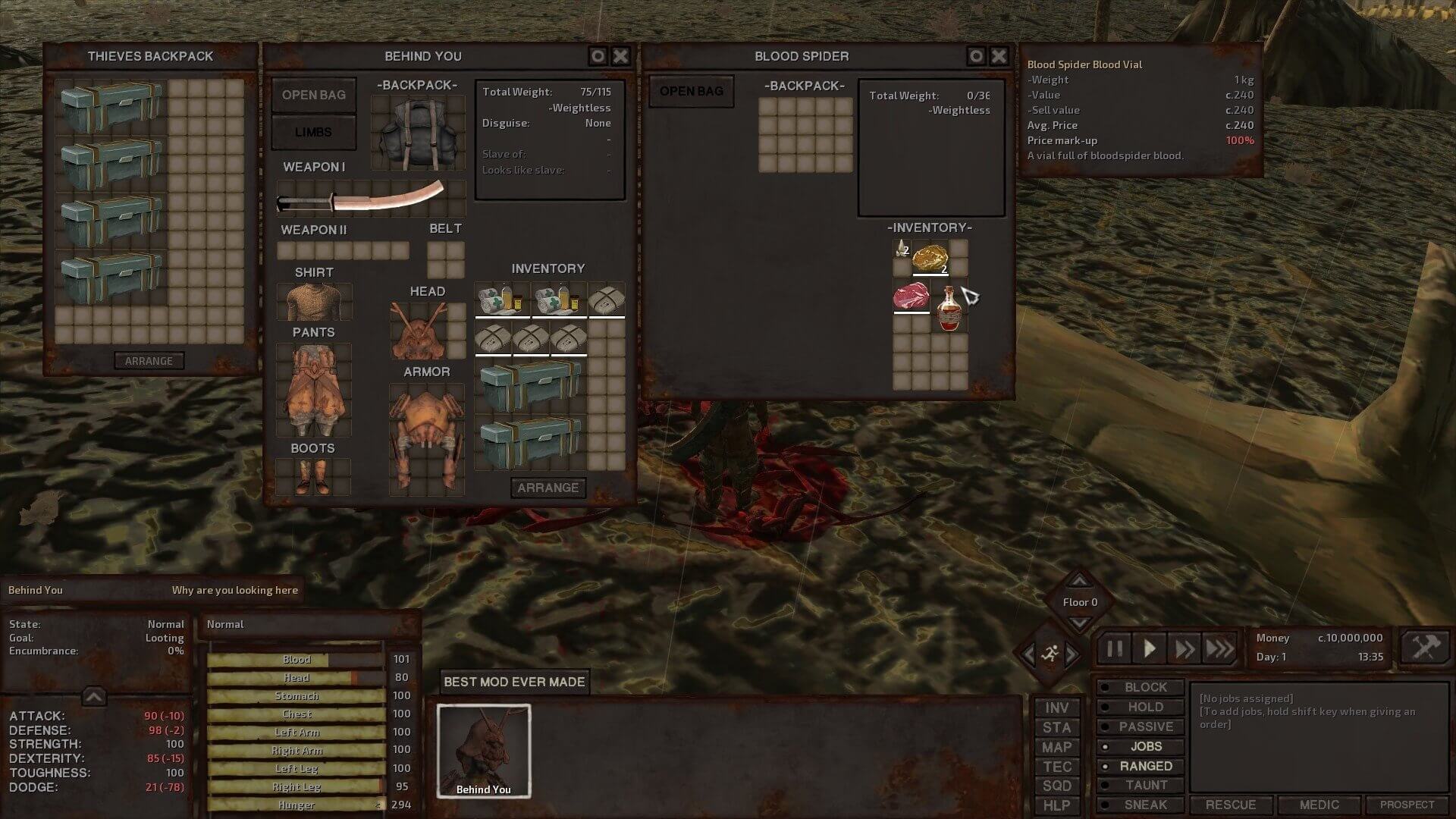1456x819 pixels.
Task: Open bag in Behind You panel
Action: point(314,96)
